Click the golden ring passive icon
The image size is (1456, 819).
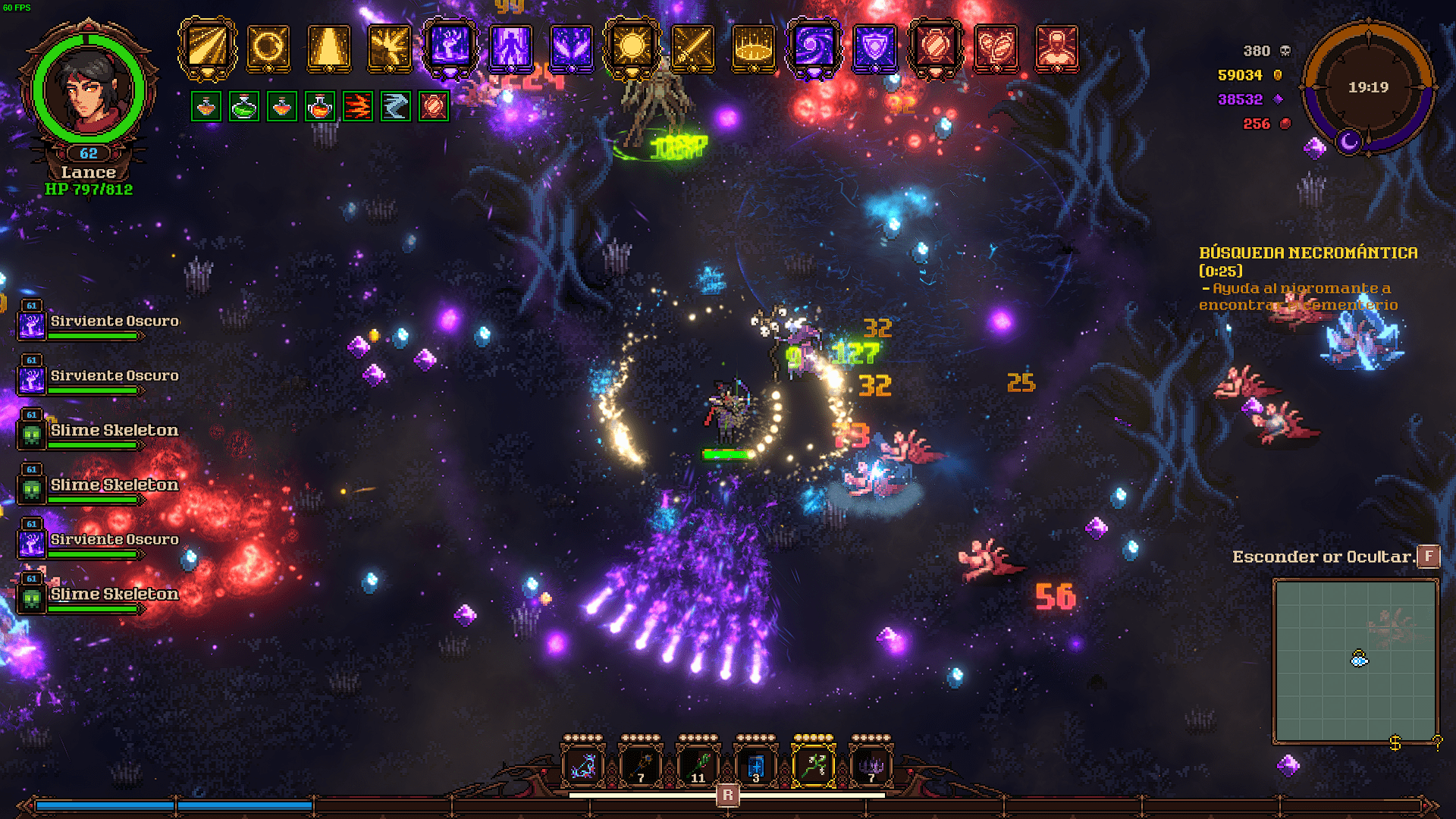point(268,47)
